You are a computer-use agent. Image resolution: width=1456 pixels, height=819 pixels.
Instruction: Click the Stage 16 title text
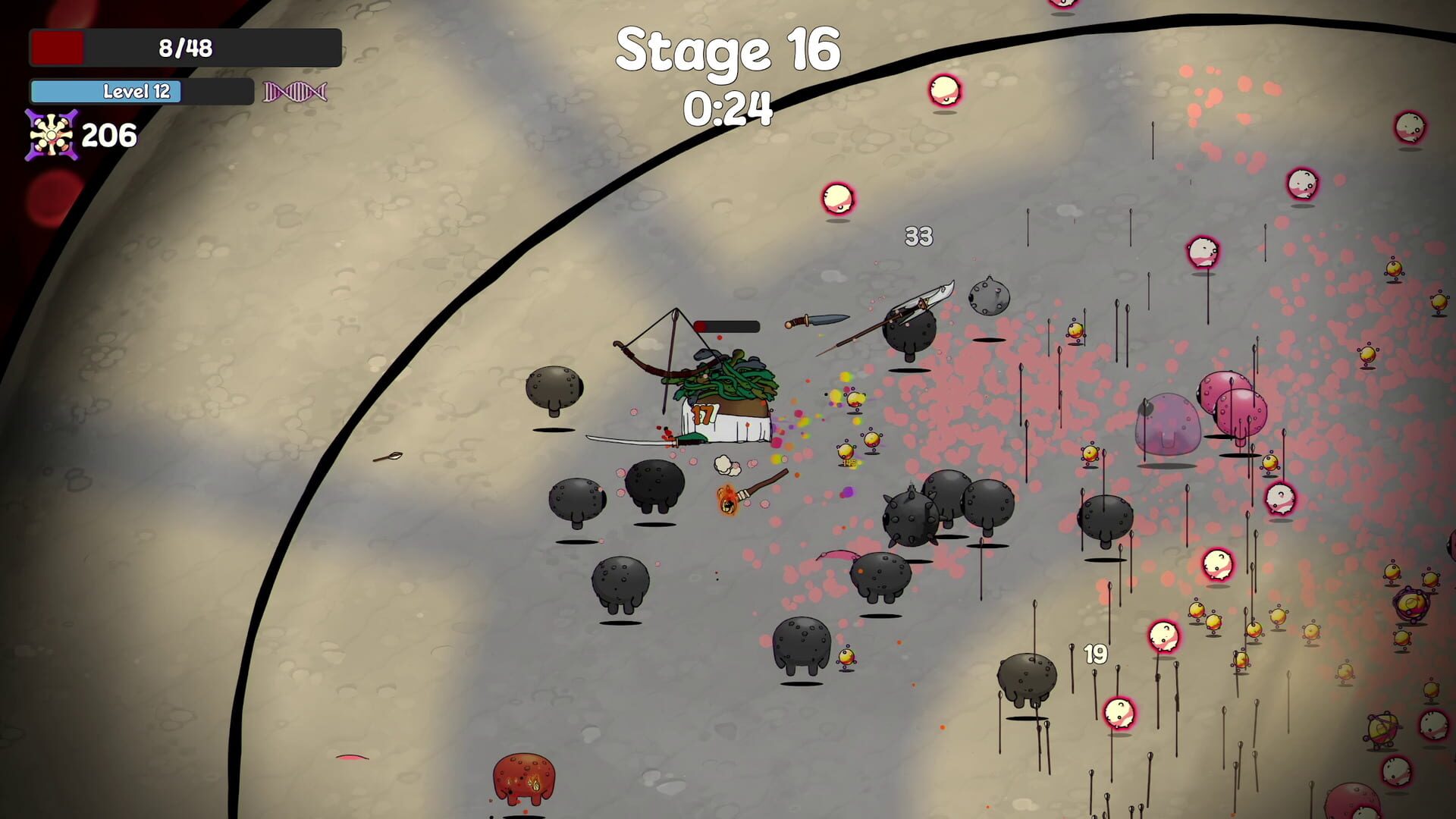728,49
